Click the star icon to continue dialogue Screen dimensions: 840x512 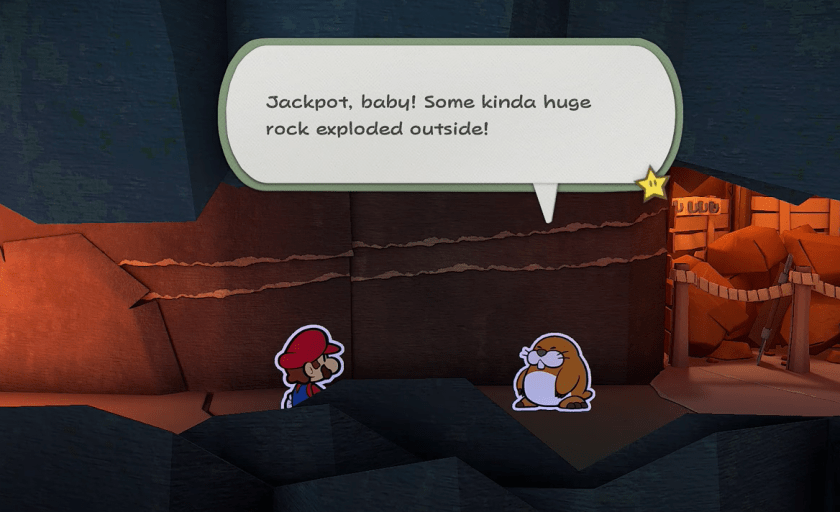pyautogui.click(x=653, y=183)
